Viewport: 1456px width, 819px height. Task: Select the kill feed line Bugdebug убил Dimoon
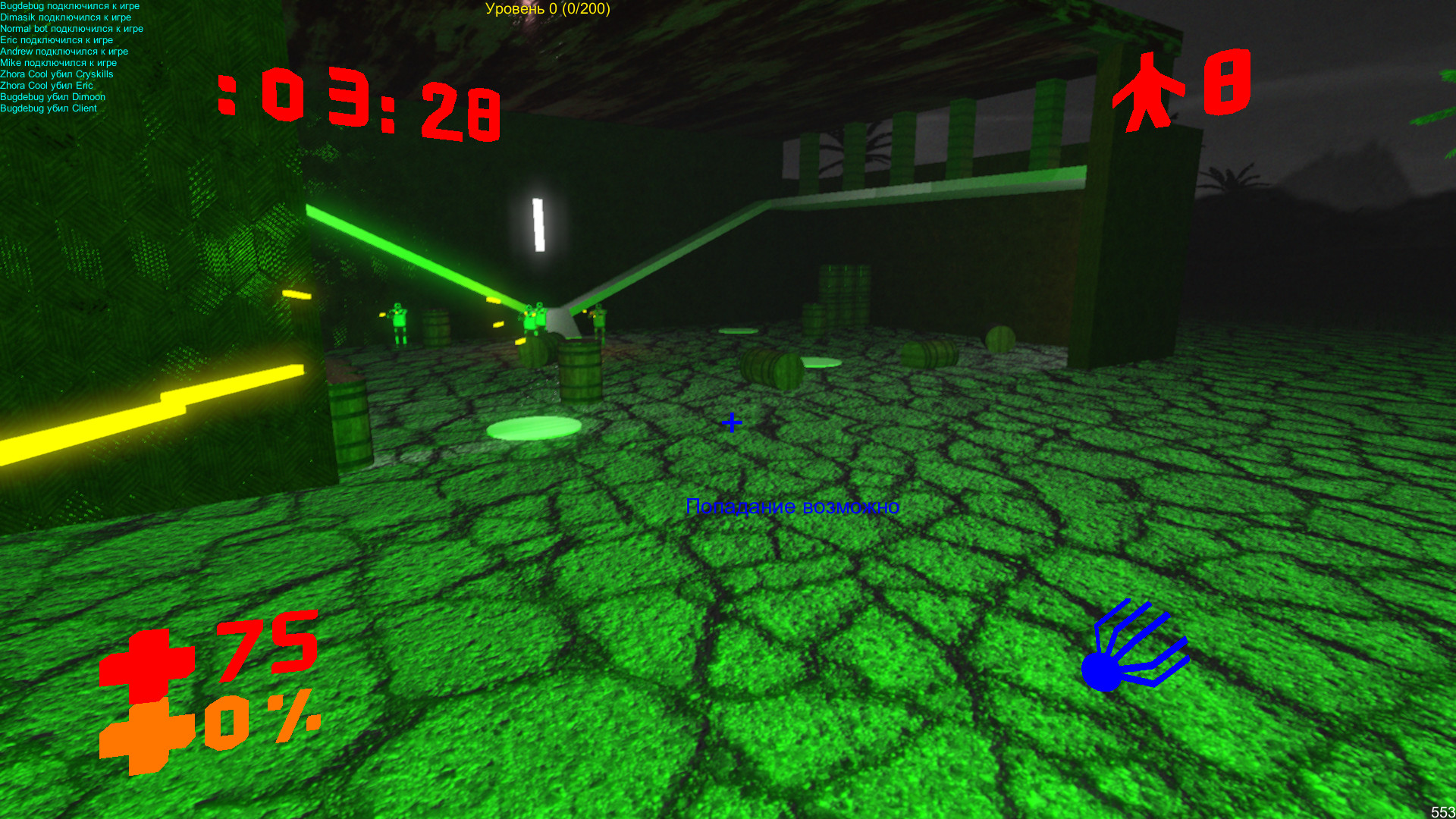point(54,96)
